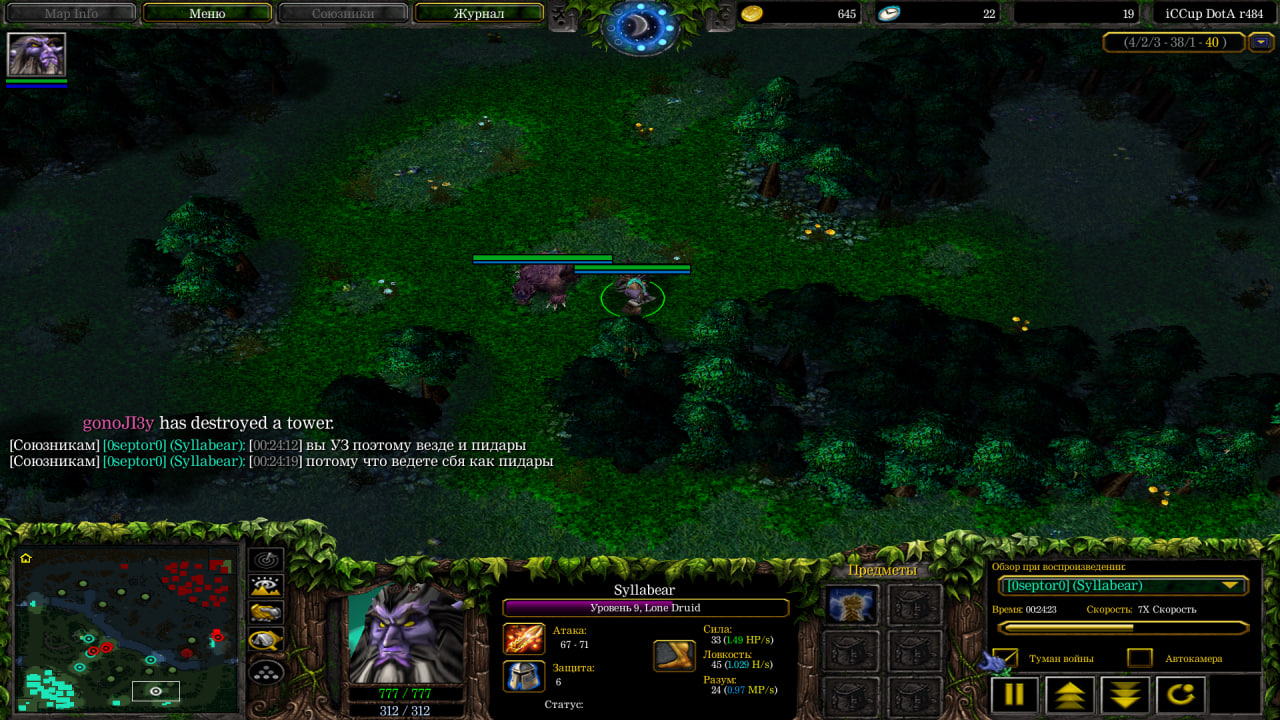Open the Меню button

[x=207, y=14]
